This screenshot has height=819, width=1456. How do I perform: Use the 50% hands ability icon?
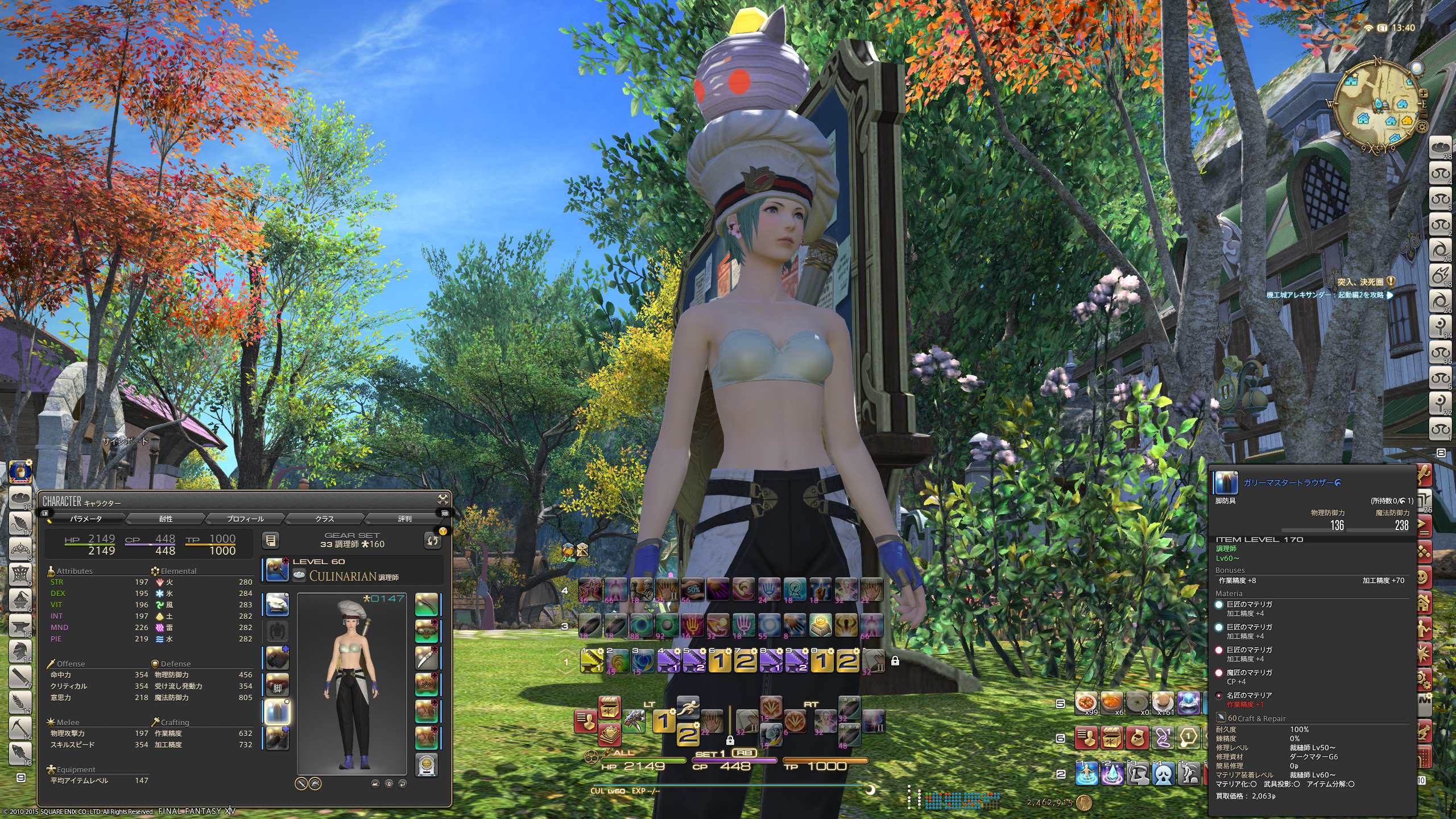click(693, 590)
